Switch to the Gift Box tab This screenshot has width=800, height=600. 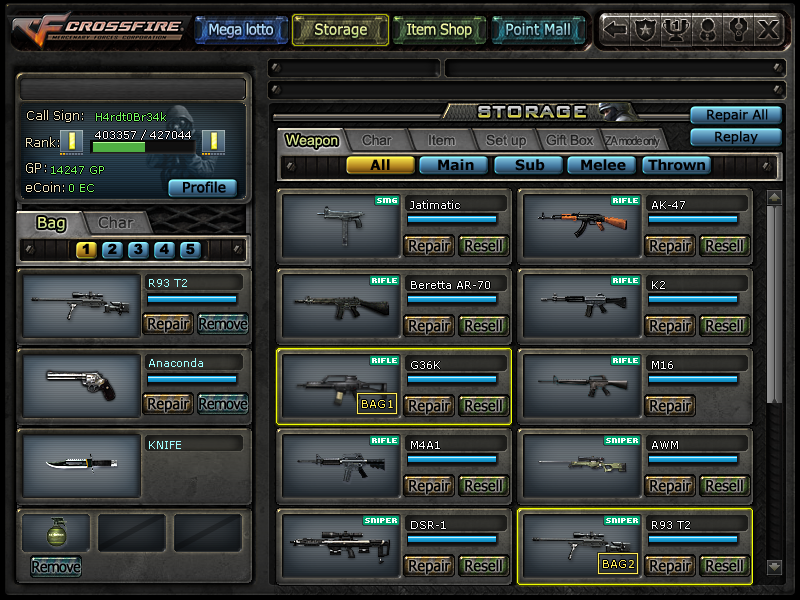(x=569, y=141)
